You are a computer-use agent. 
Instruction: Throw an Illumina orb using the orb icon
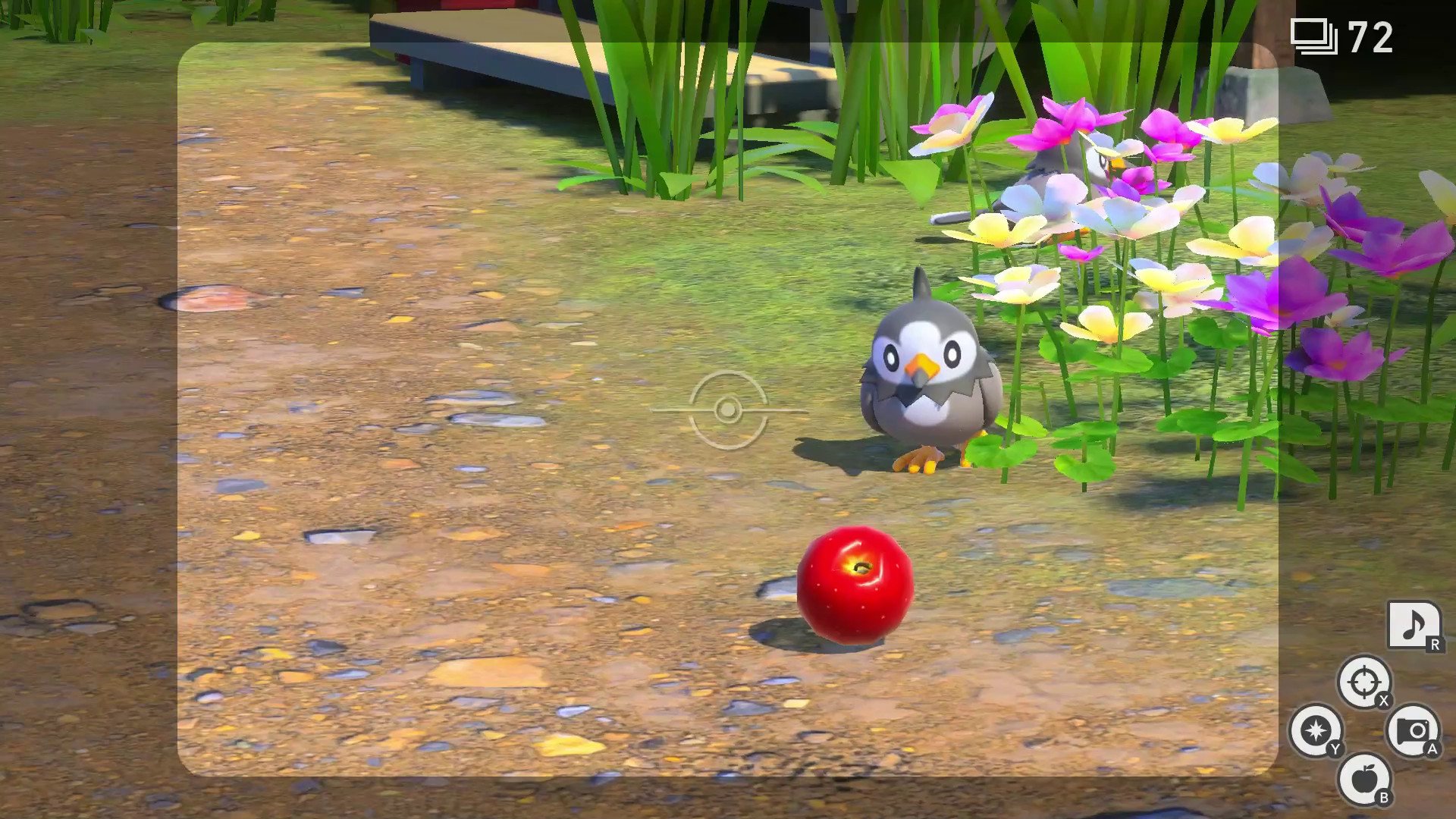pos(1316,730)
